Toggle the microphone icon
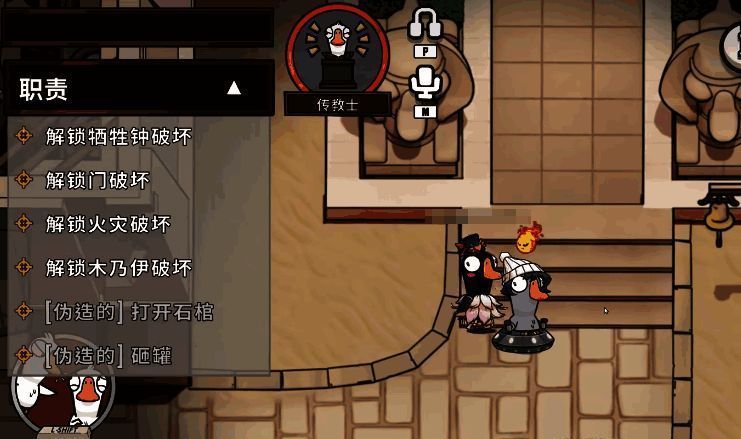 pyautogui.click(x=427, y=85)
